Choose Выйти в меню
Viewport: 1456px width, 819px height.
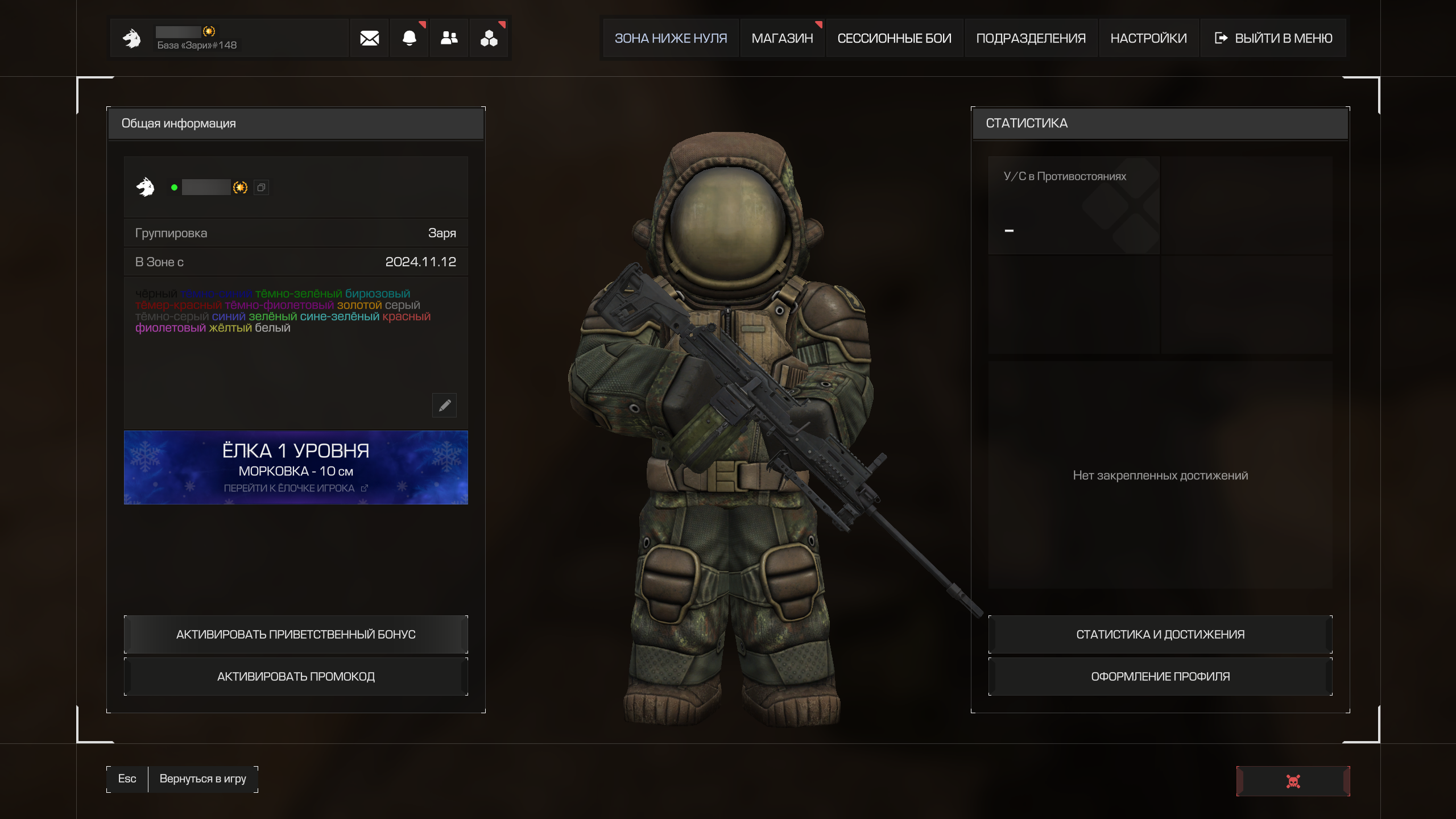[x=1273, y=38]
